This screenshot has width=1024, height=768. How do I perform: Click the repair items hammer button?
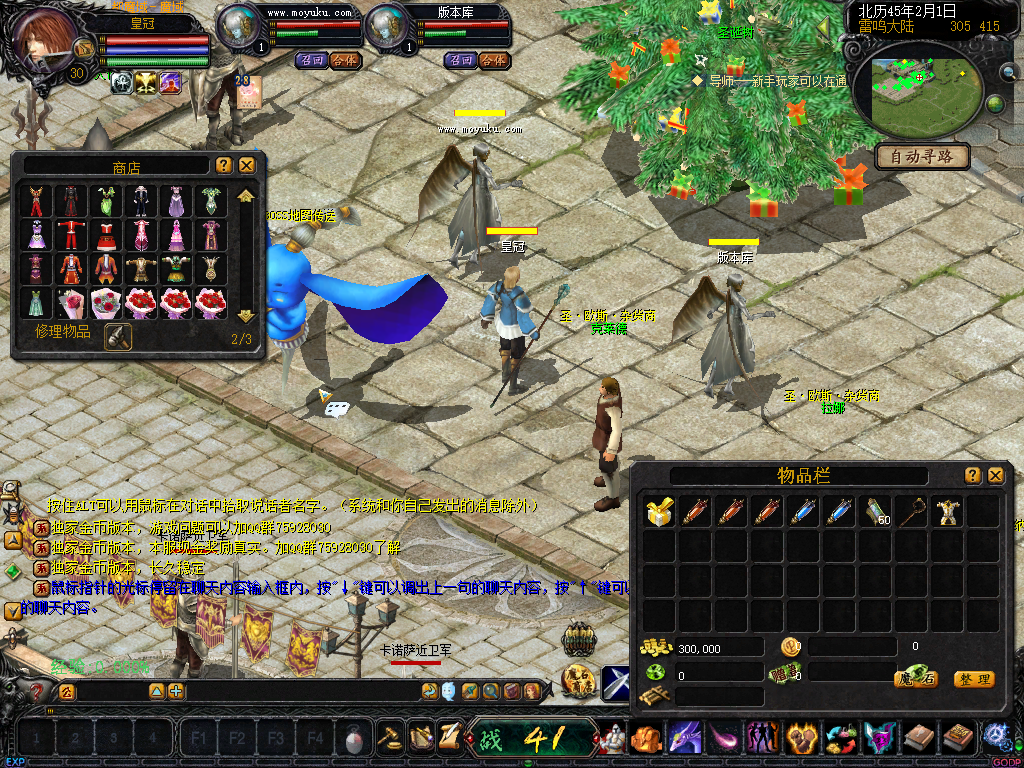(118, 337)
